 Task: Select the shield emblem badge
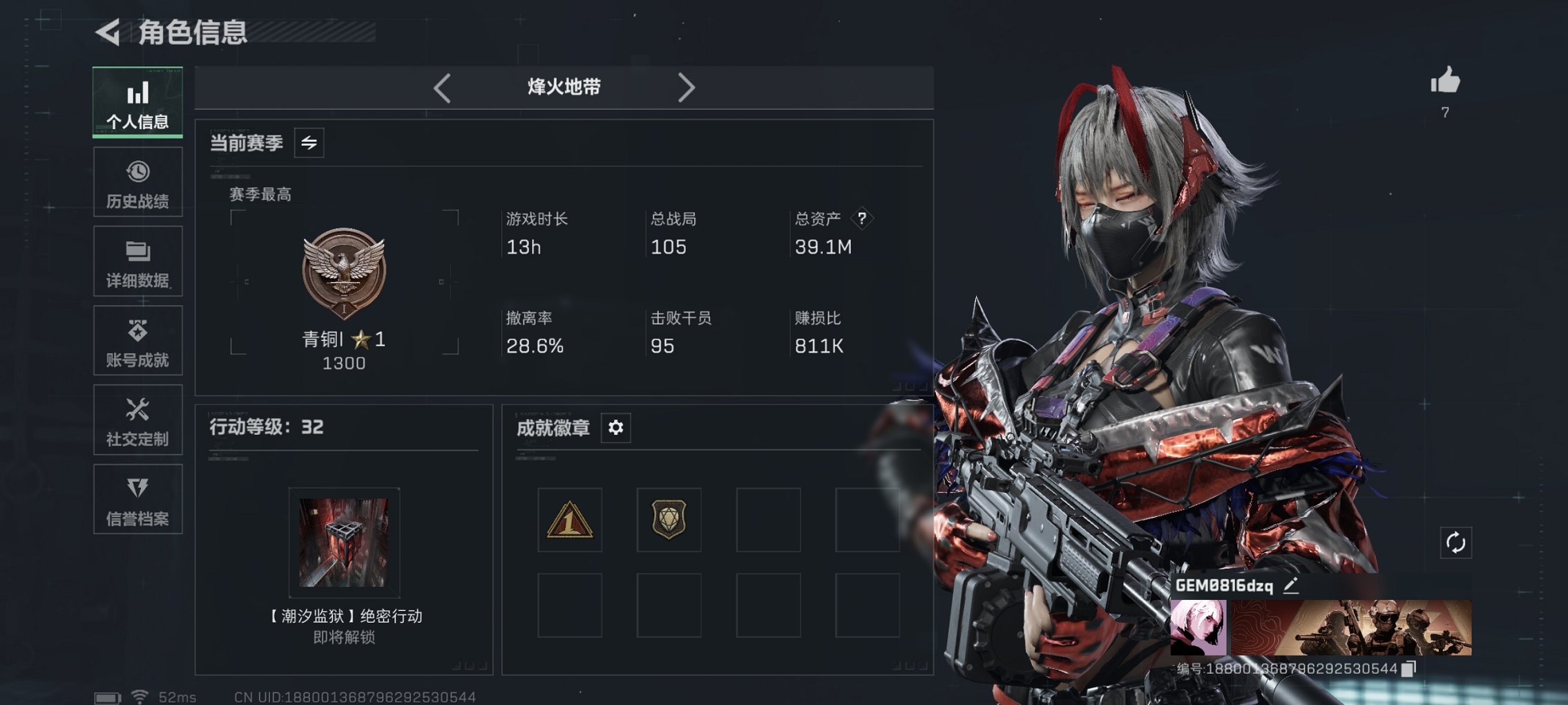point(668,521)
